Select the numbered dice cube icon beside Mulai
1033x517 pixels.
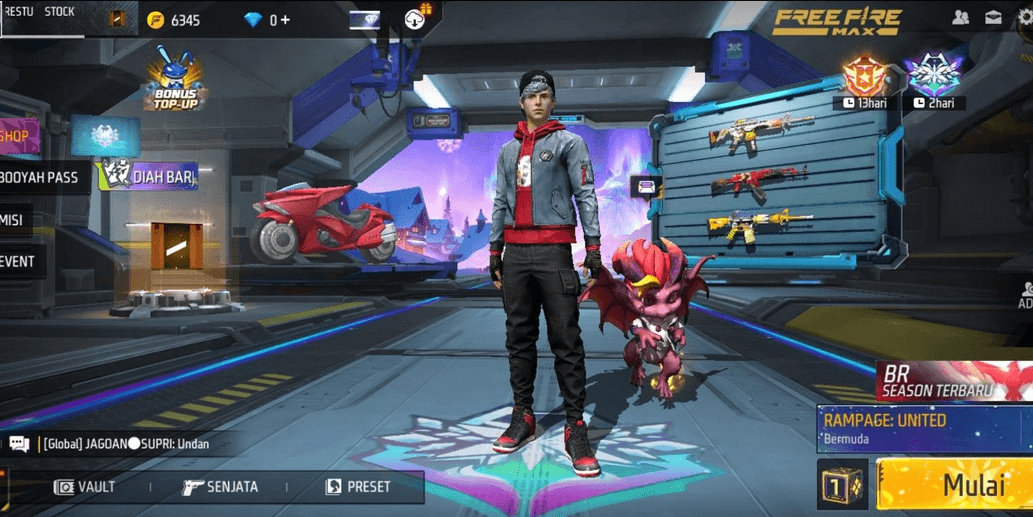pyautogui.click(x=842, y=485)
